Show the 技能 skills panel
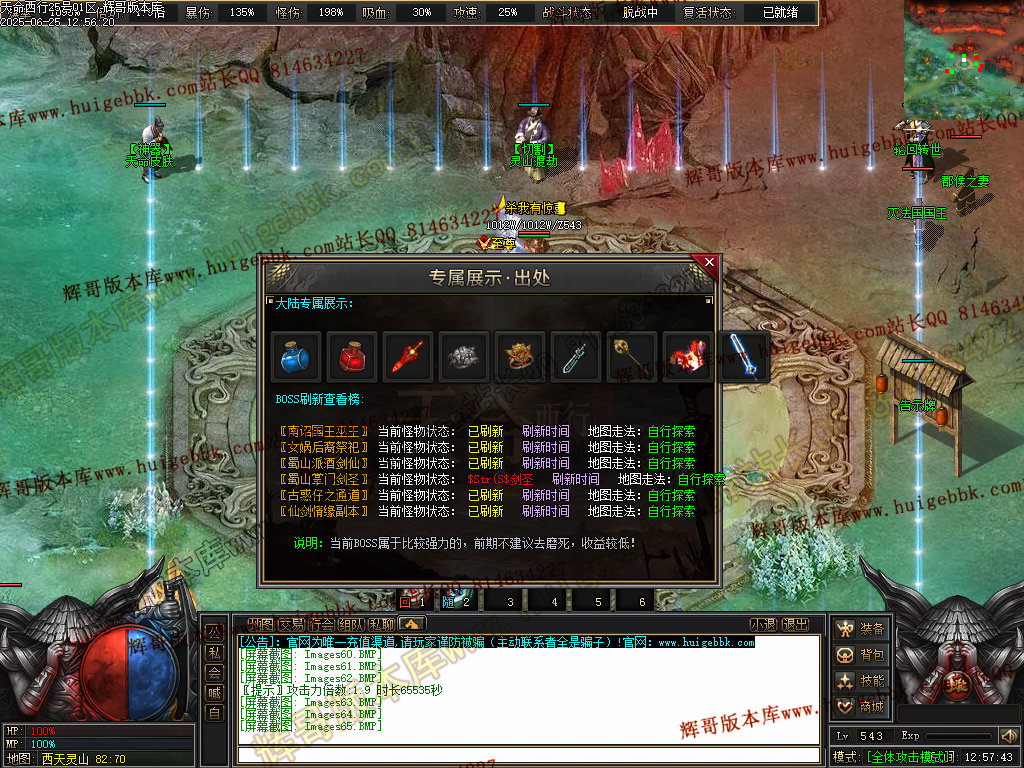 pos(861,681)
